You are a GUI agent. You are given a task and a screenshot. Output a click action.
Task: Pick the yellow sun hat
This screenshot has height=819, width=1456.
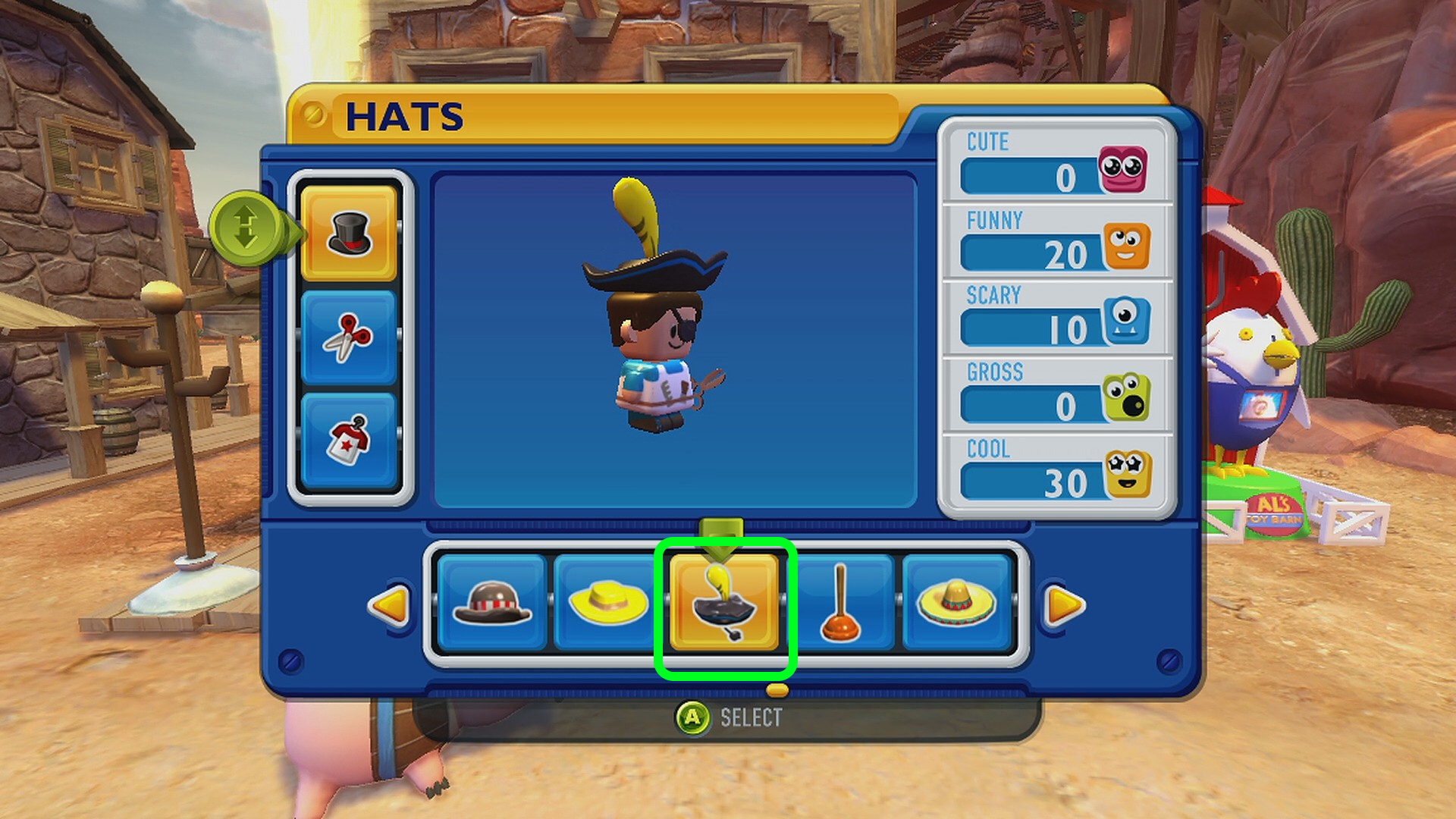[x=608, y=604]
